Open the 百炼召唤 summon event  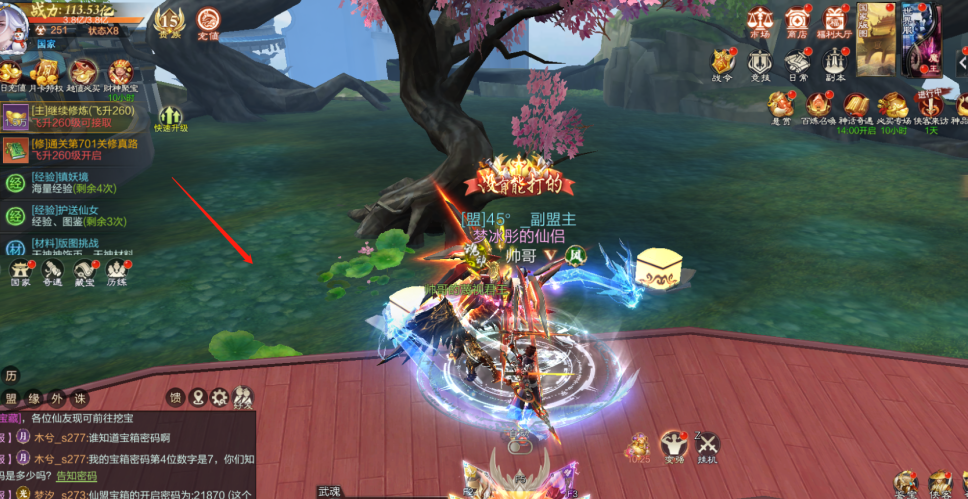point(819,106)
